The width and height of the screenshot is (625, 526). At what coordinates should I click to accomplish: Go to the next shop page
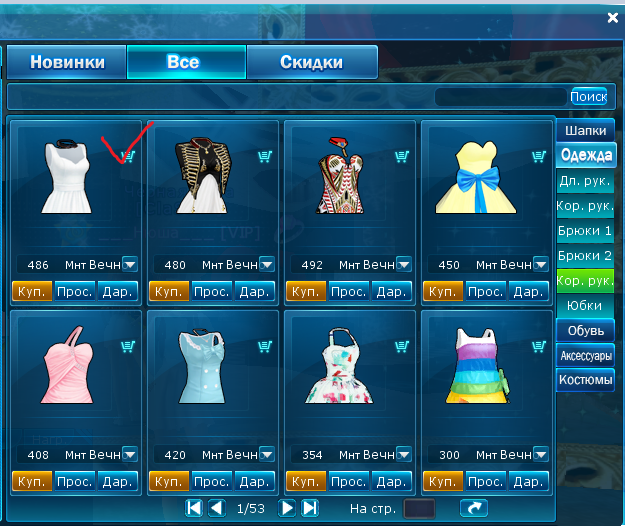tap(287, 508)
